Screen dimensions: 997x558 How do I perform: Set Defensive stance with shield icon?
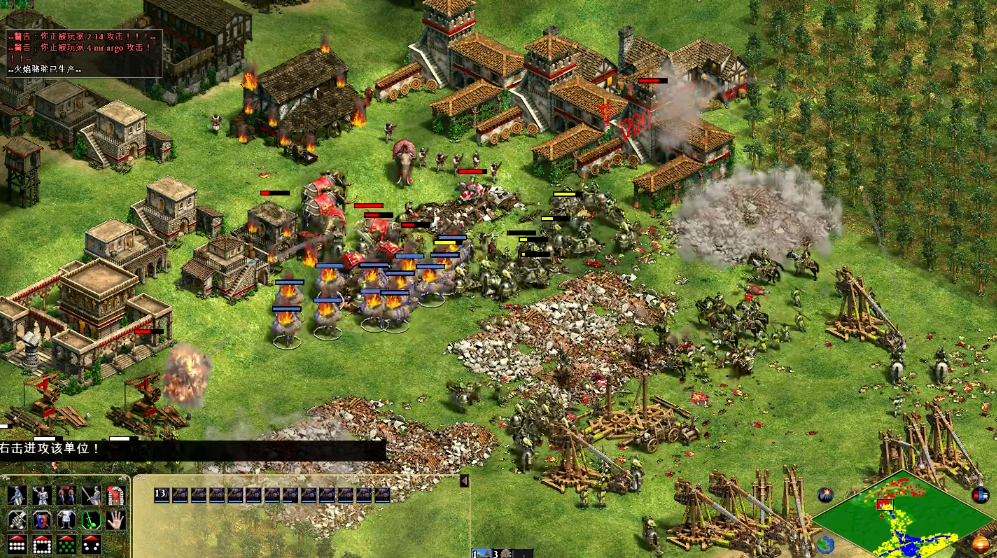click(x=41, y=519)
